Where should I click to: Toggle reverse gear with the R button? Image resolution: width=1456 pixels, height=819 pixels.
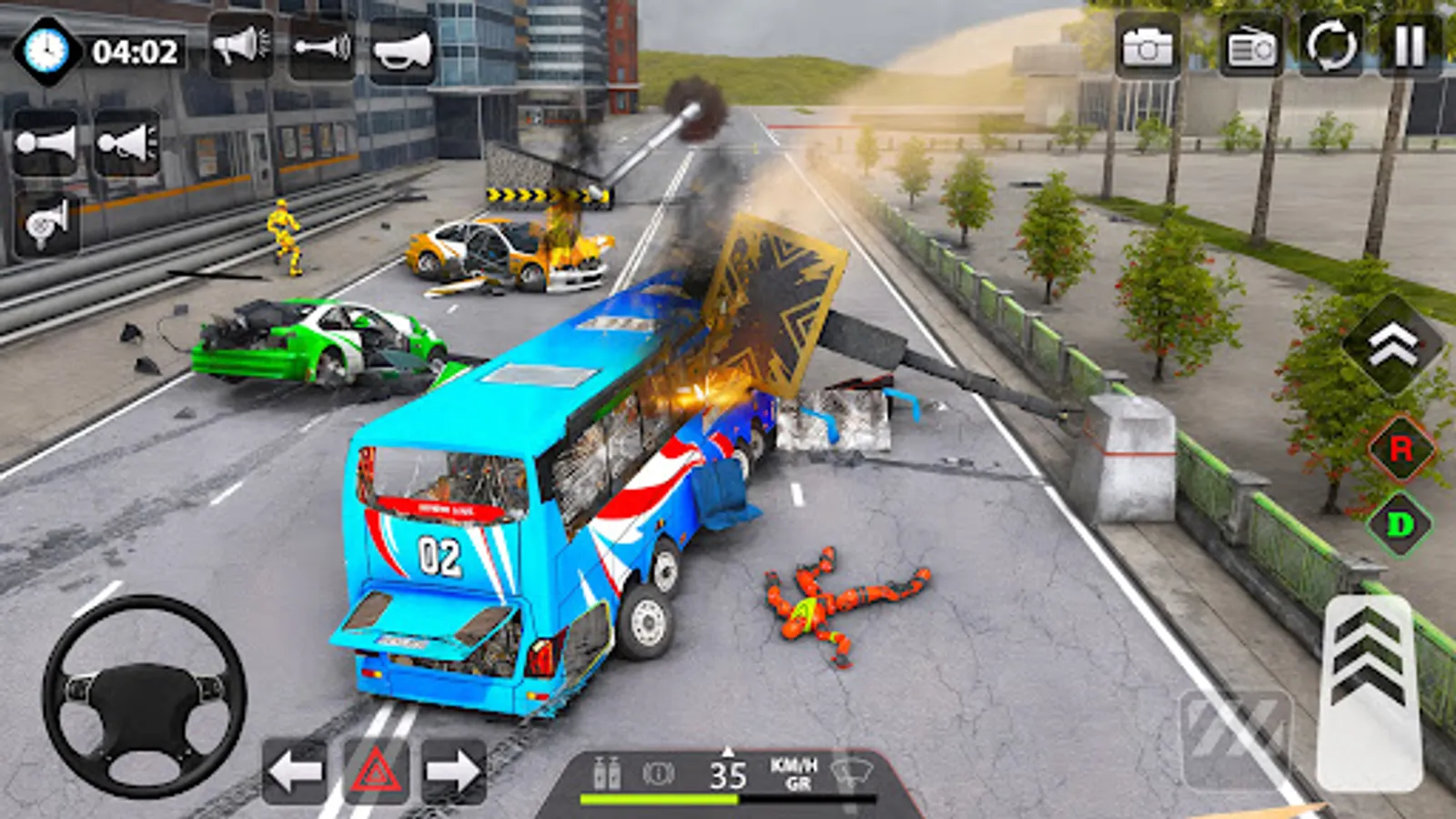point(1402,447)
